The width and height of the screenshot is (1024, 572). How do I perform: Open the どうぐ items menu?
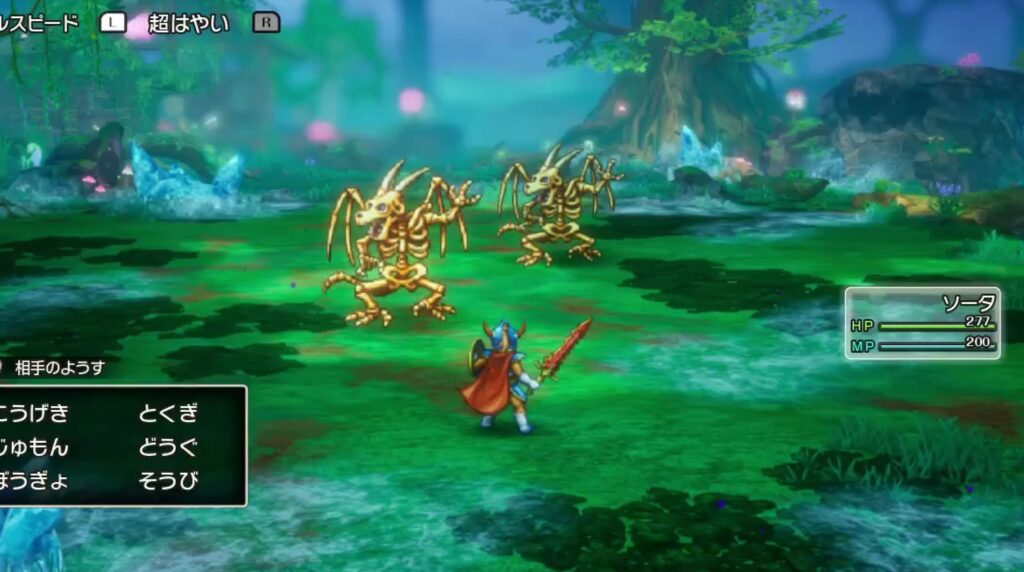(x=169, y=447)
